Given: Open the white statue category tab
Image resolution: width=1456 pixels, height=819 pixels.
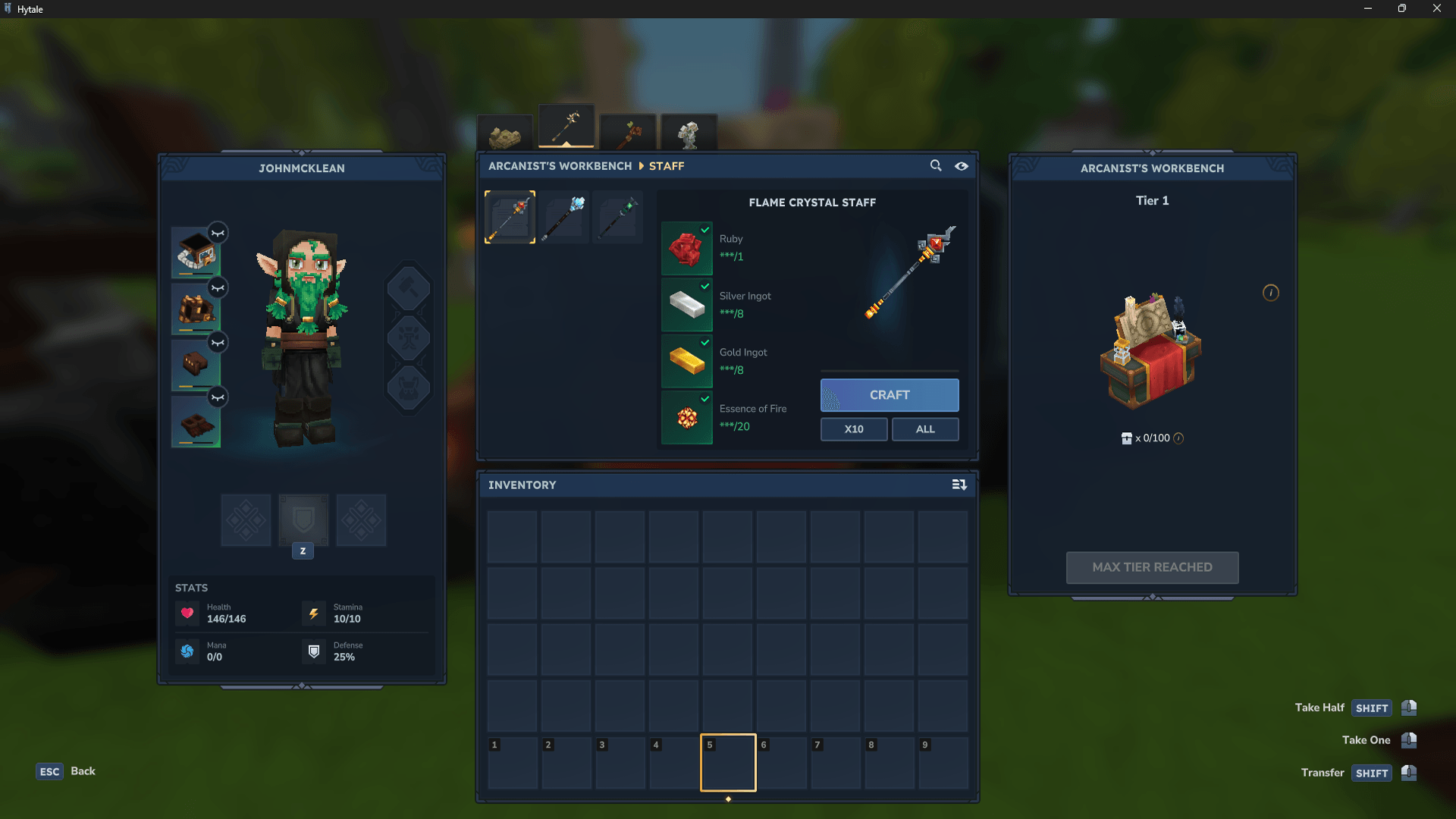Looking at the screenshot, I should click(689, 134).
